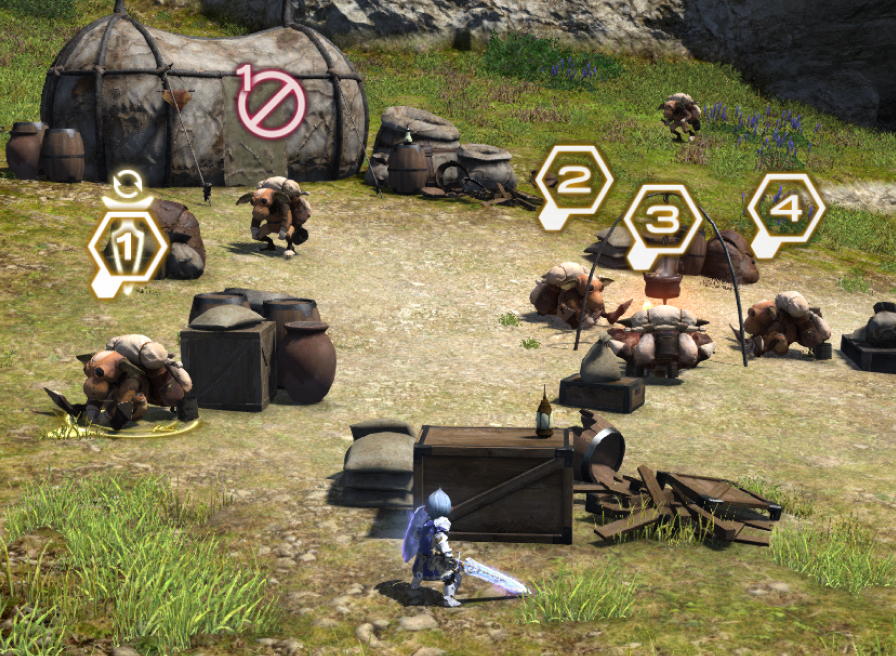Click the red ignore-target sign

(x=271, y=102)
